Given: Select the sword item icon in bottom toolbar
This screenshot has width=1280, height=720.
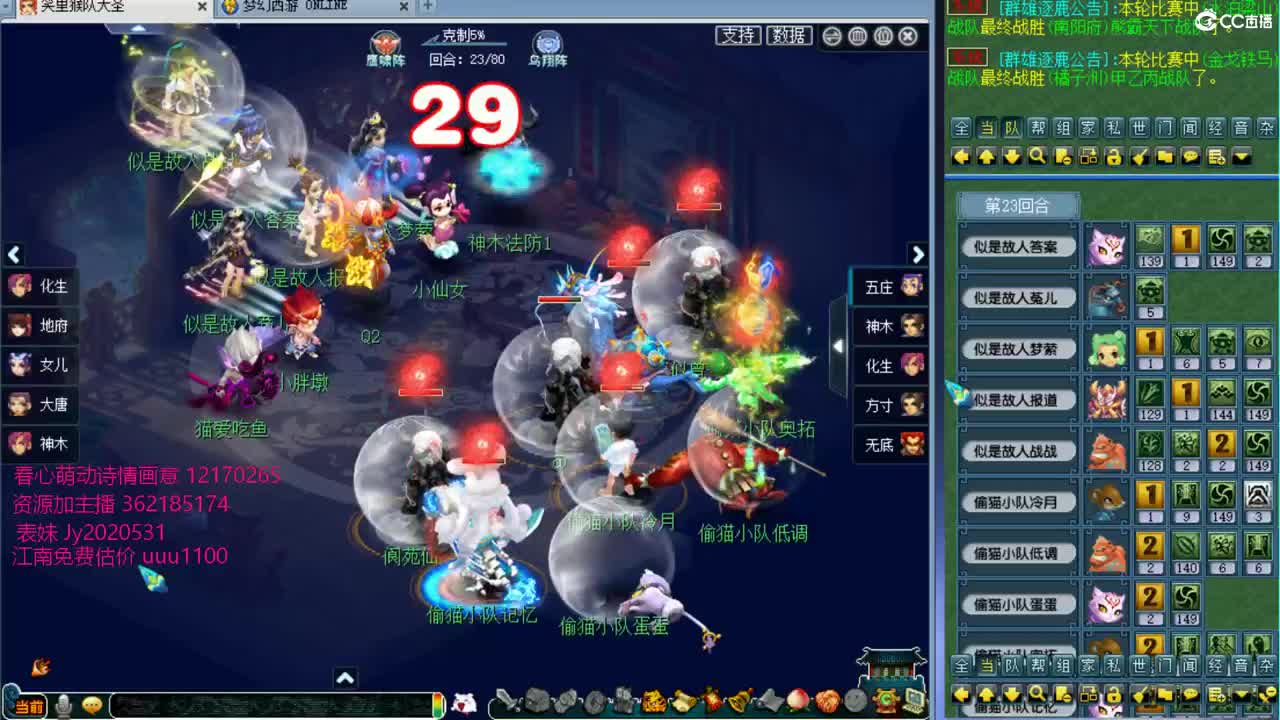Looking at the screenshot, I should [505, 702].
